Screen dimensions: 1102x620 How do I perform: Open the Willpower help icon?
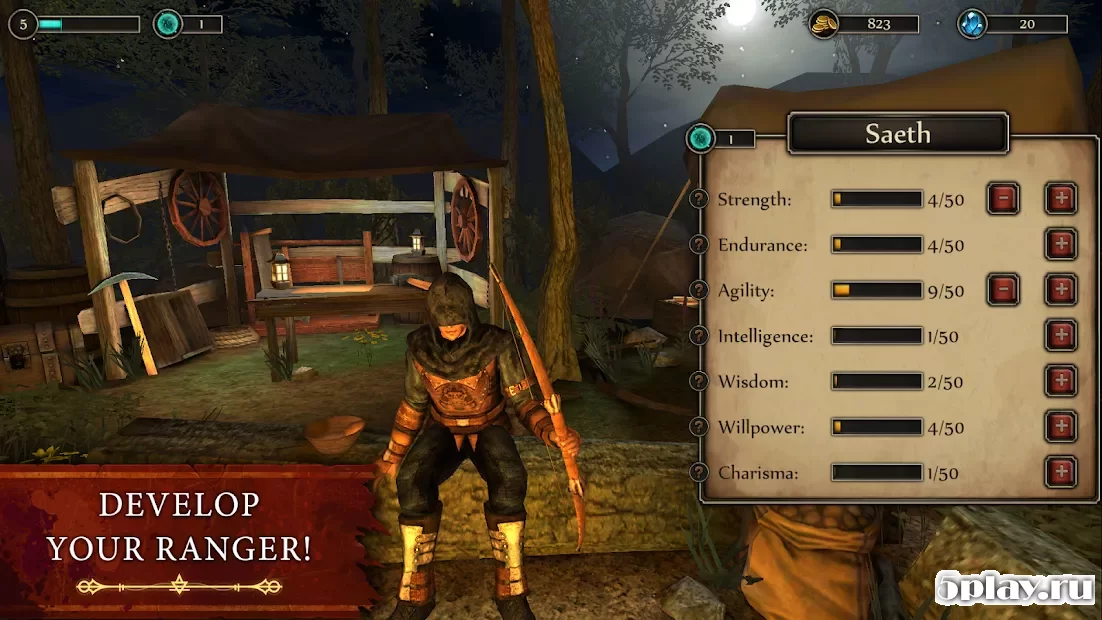[x=700, y=427]
